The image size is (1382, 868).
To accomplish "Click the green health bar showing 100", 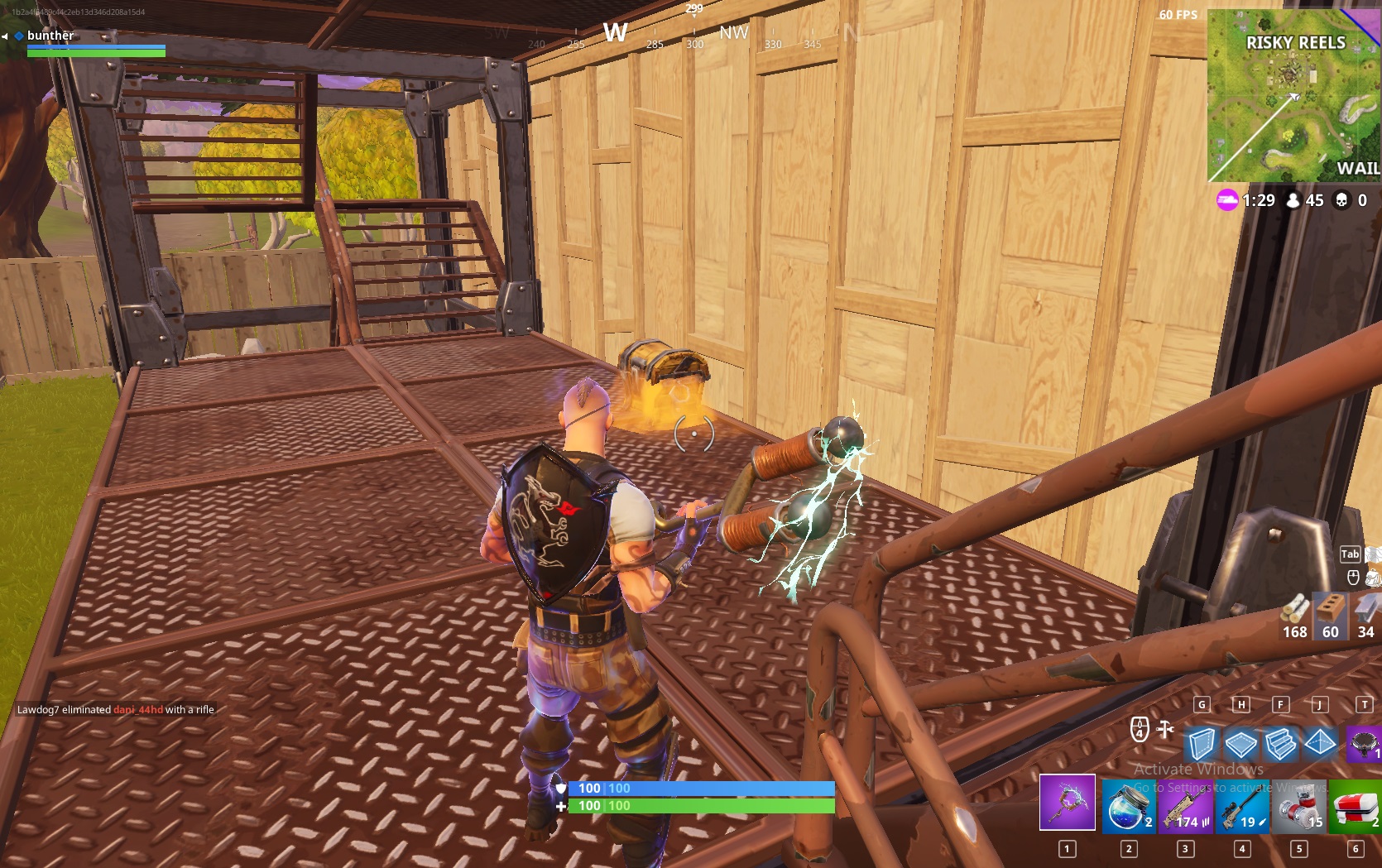I will (695, 805).
